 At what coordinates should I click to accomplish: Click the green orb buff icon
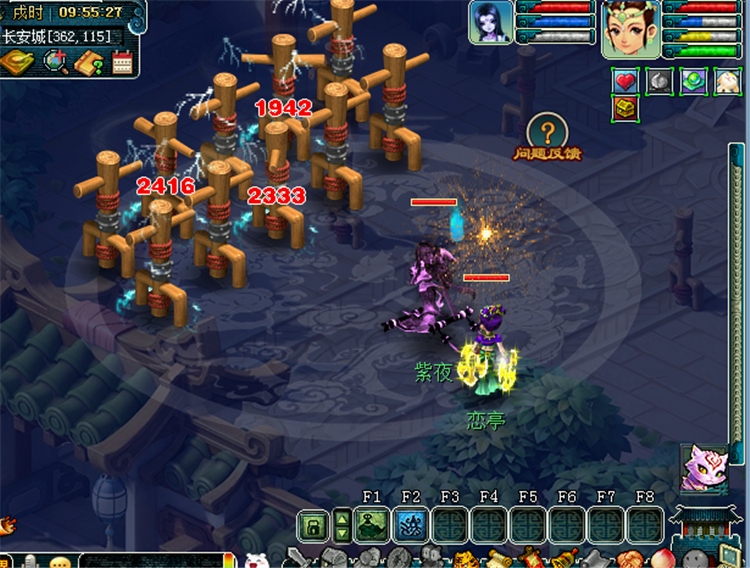coord(692,82)
